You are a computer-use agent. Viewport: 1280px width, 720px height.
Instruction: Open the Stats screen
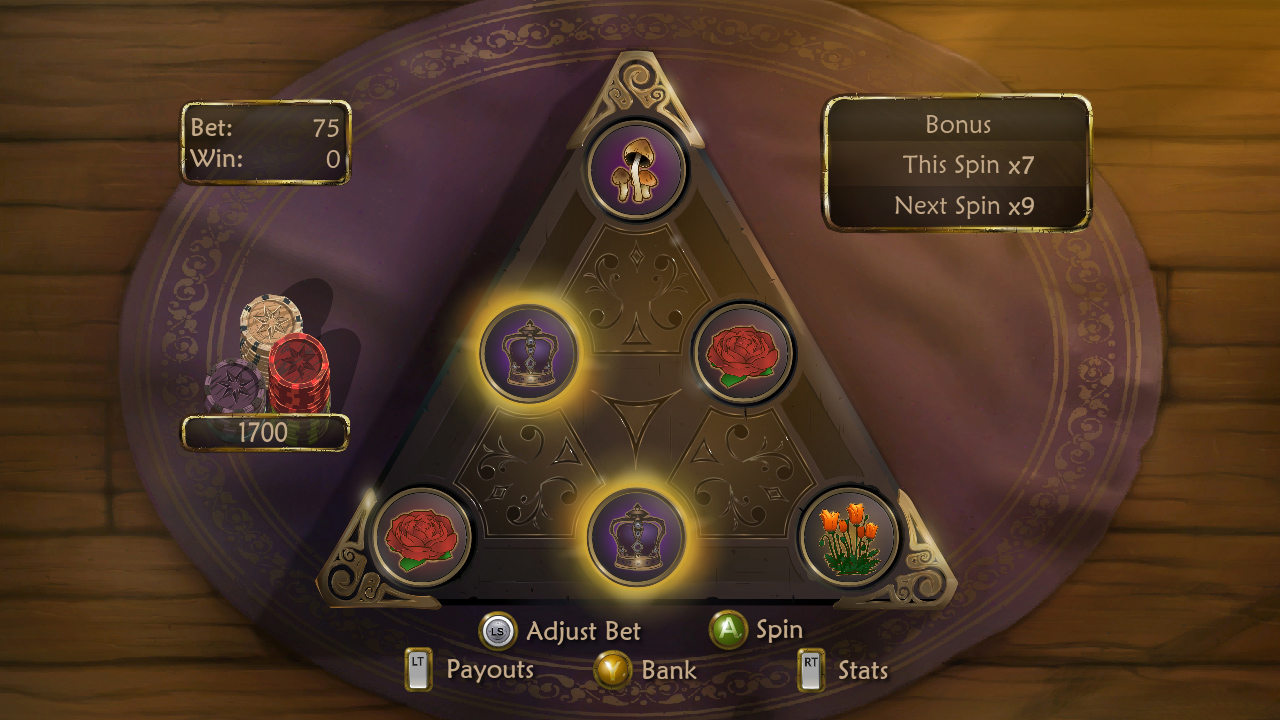click(862, 670)
